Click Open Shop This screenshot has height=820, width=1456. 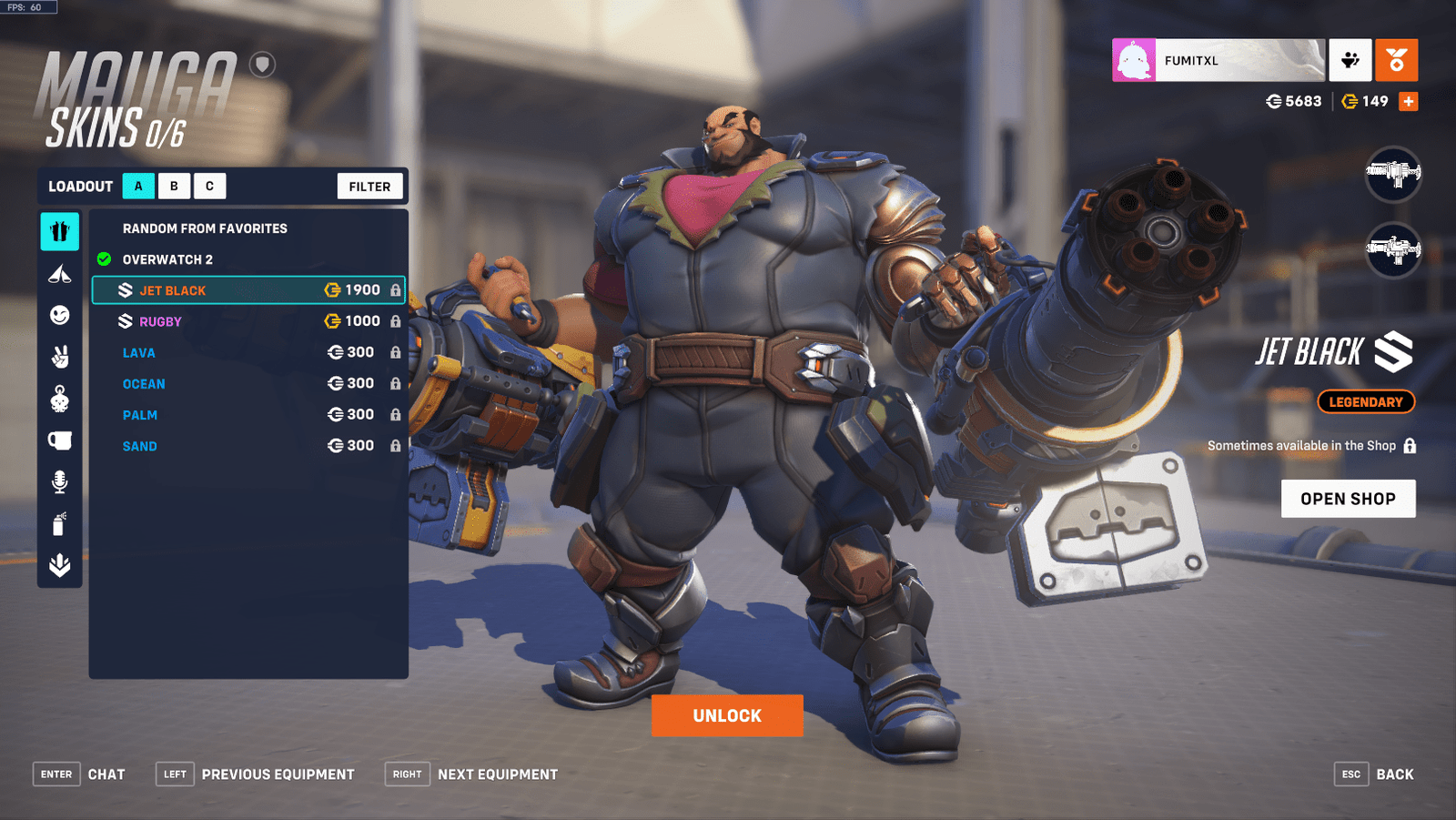[x=1349, y=498]
